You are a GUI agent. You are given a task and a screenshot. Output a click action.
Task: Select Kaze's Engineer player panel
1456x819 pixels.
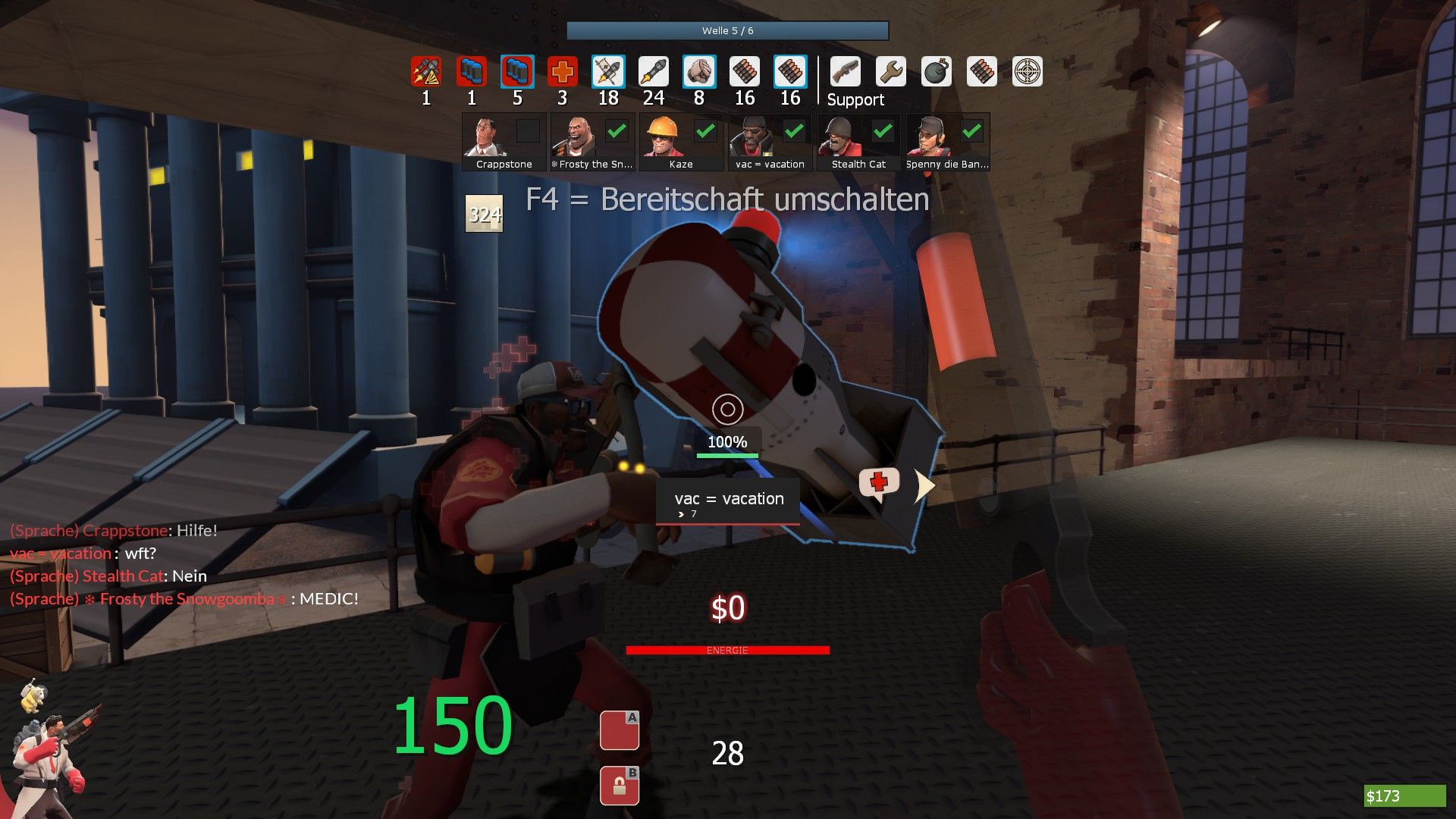[681, 143]
